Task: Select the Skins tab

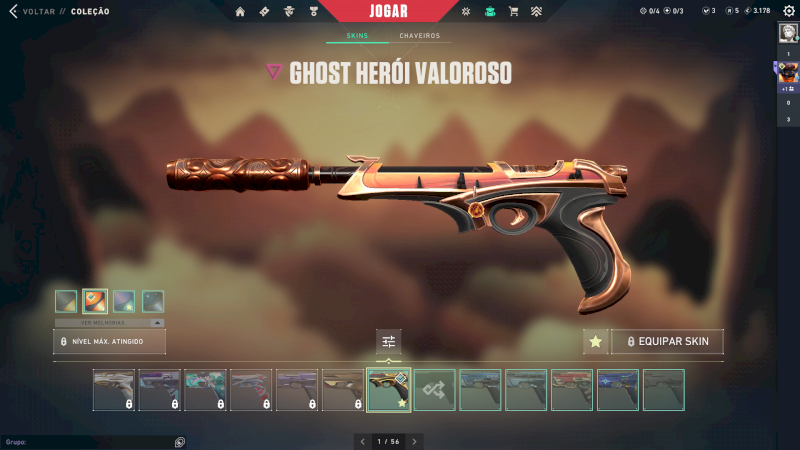Action: tap(357, 36)
